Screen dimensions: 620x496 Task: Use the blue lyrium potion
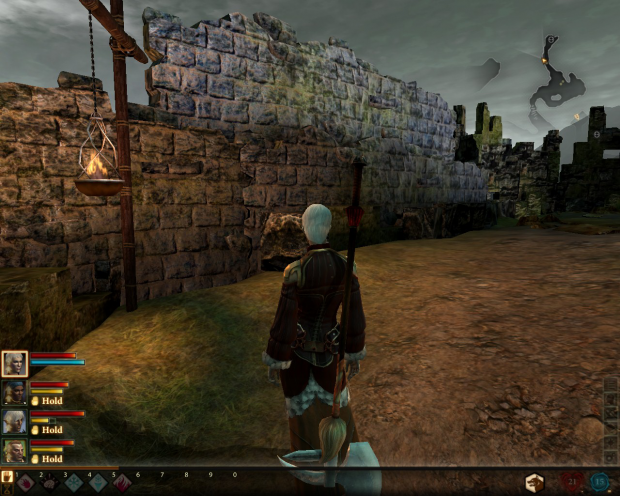[x=601, y=483]
